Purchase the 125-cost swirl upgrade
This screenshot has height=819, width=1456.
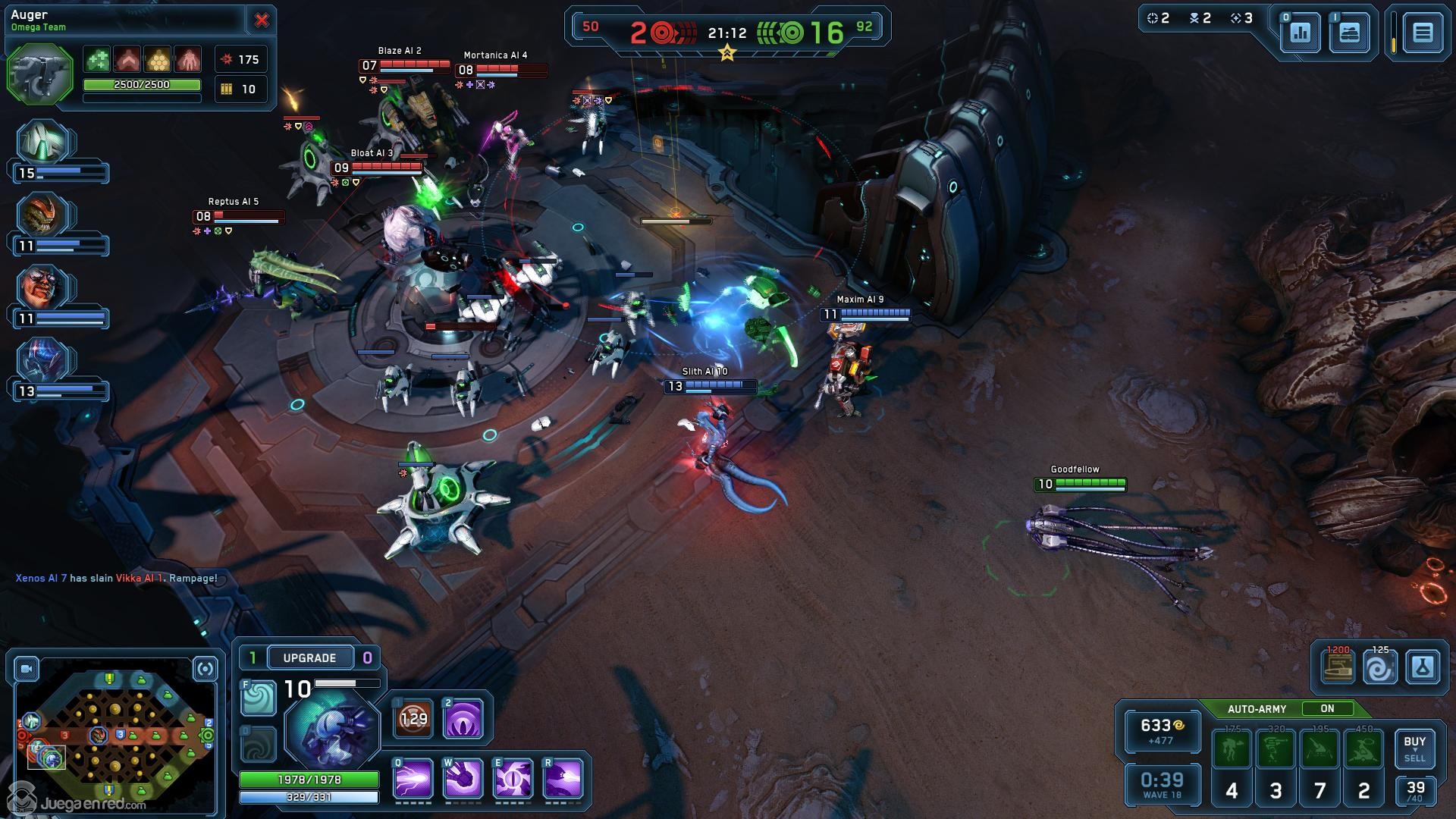pos(1379,668)
